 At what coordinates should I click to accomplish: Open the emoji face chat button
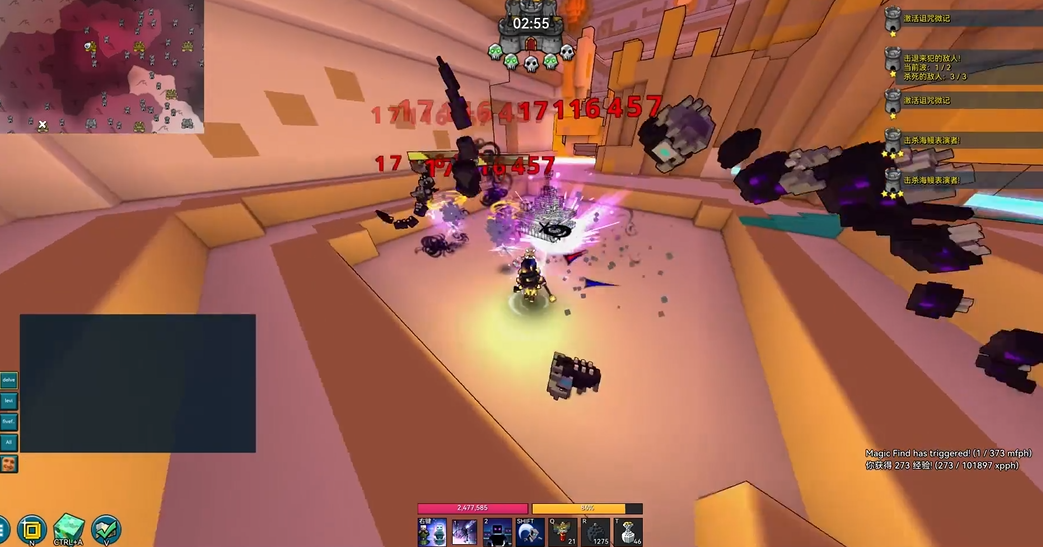(9, 464)
